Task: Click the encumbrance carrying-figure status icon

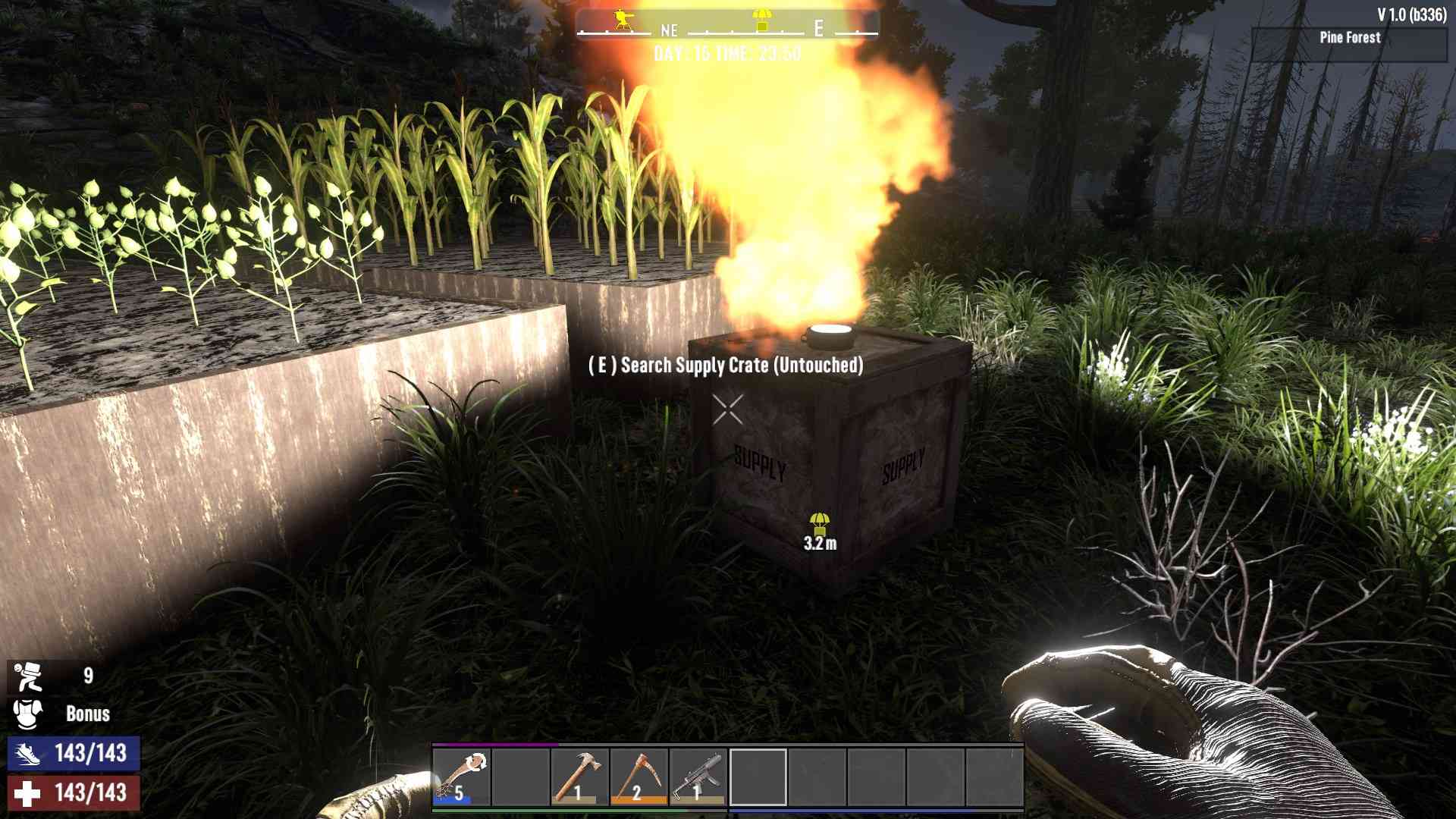Action: (x=28, y=676)
